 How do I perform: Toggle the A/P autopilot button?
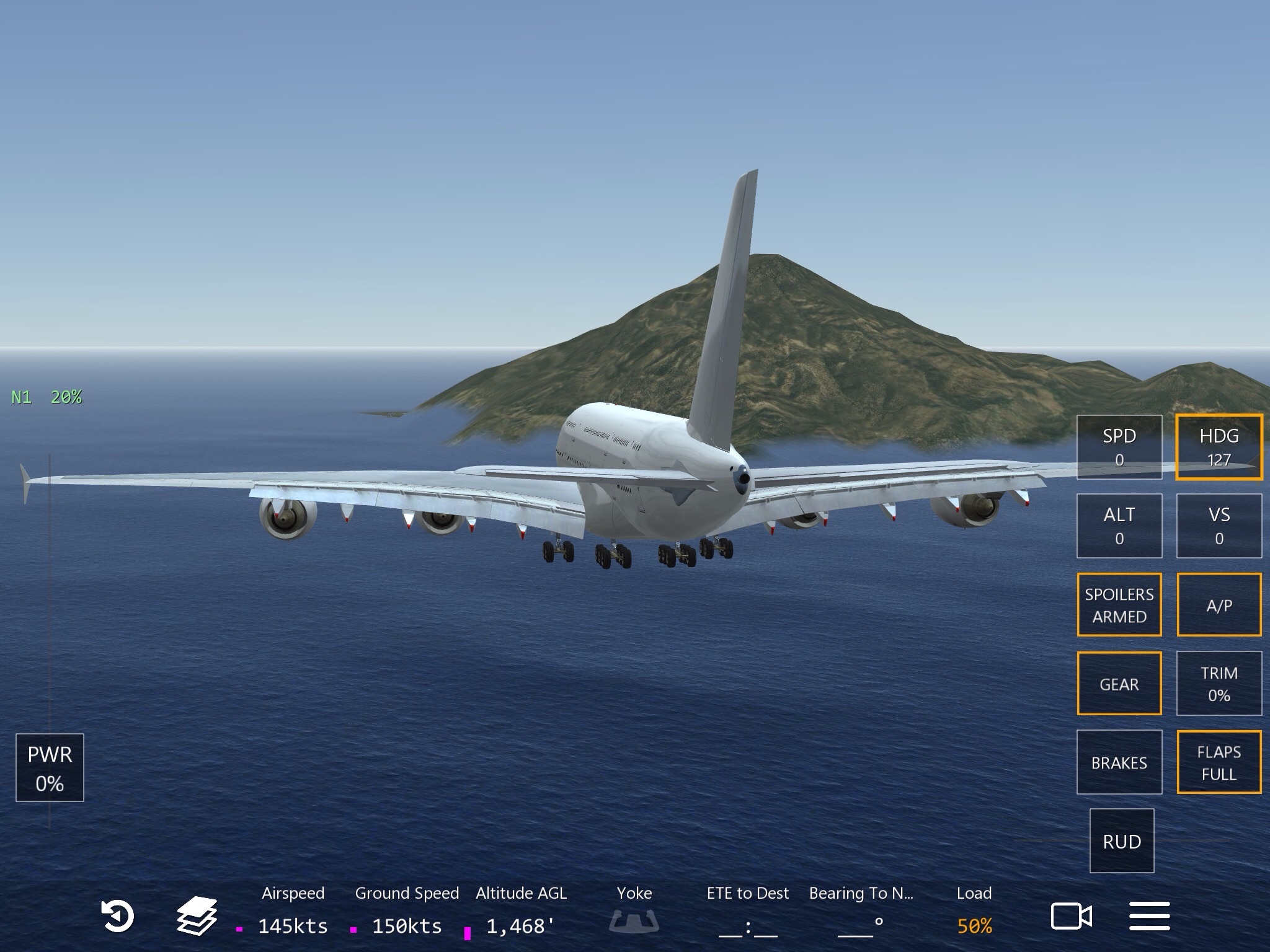click(1219, 604)
